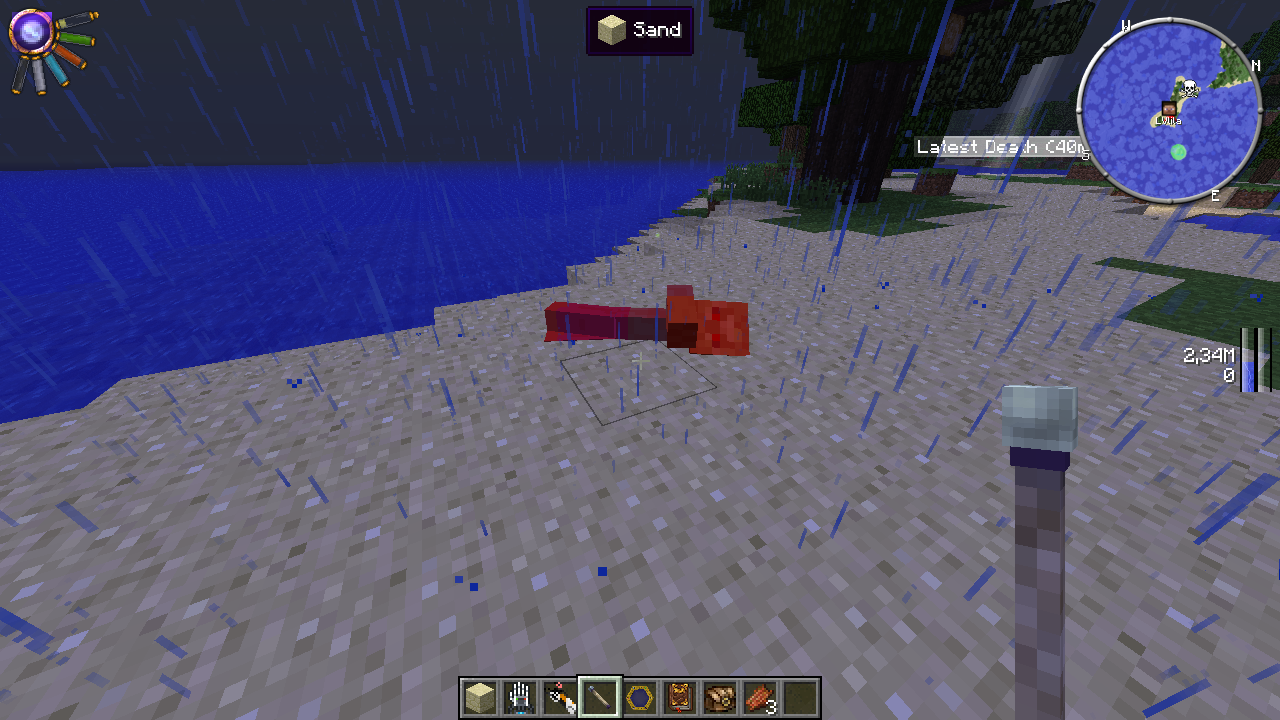Screen dimensions: 1280x720
Task: Pick the blue hexagon item slot
Action: [640, 697]
